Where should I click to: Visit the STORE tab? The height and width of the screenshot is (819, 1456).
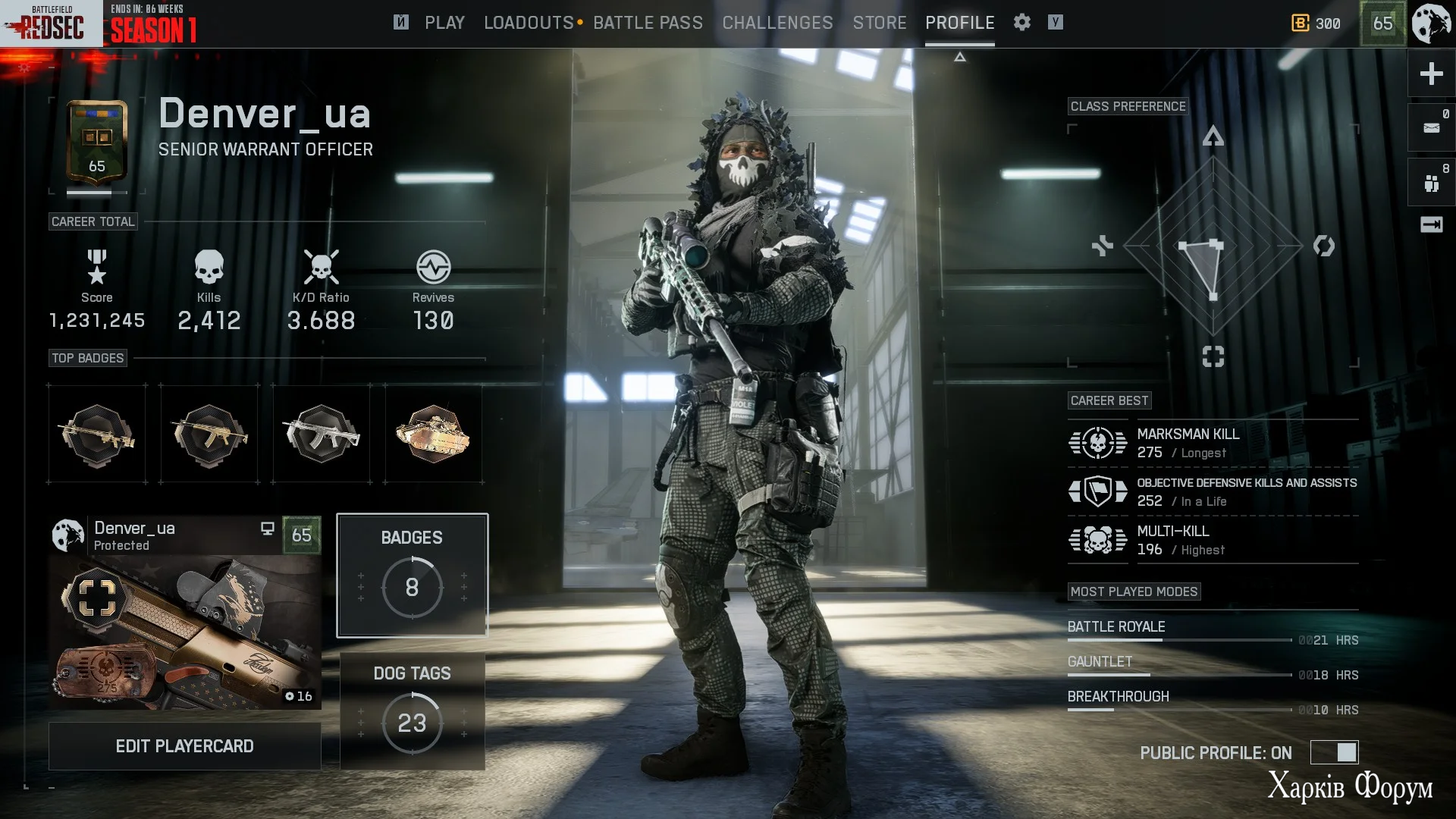pos(879,23)
